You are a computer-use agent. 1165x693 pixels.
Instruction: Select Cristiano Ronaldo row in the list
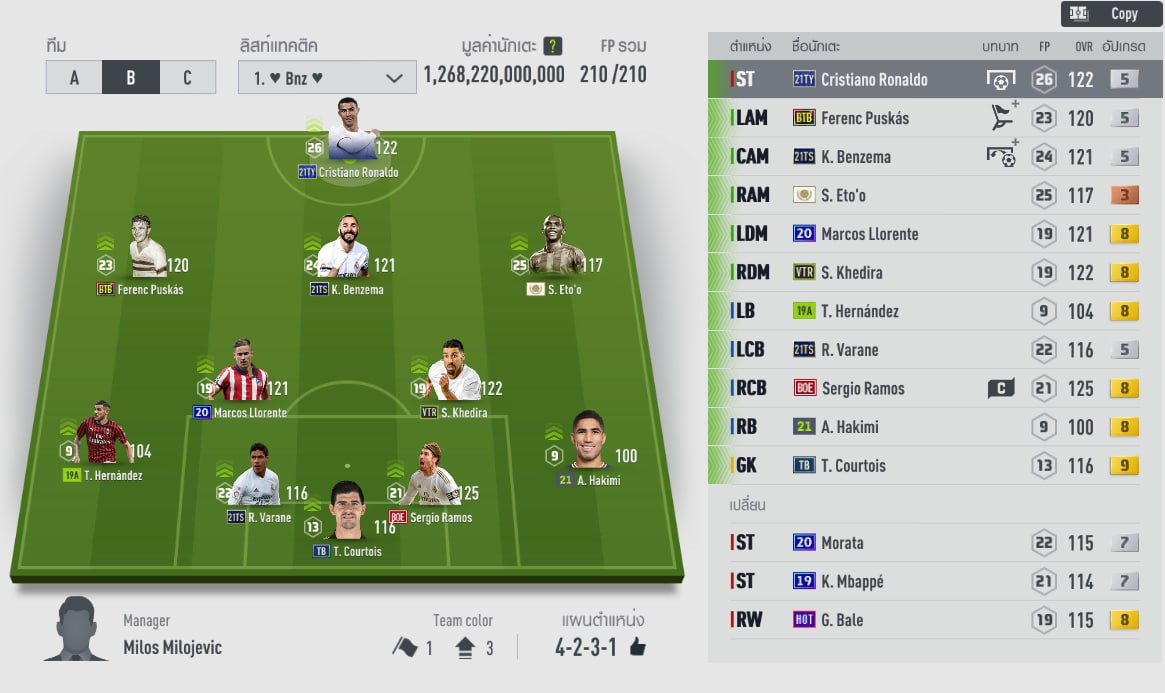(x=935, y=80)
